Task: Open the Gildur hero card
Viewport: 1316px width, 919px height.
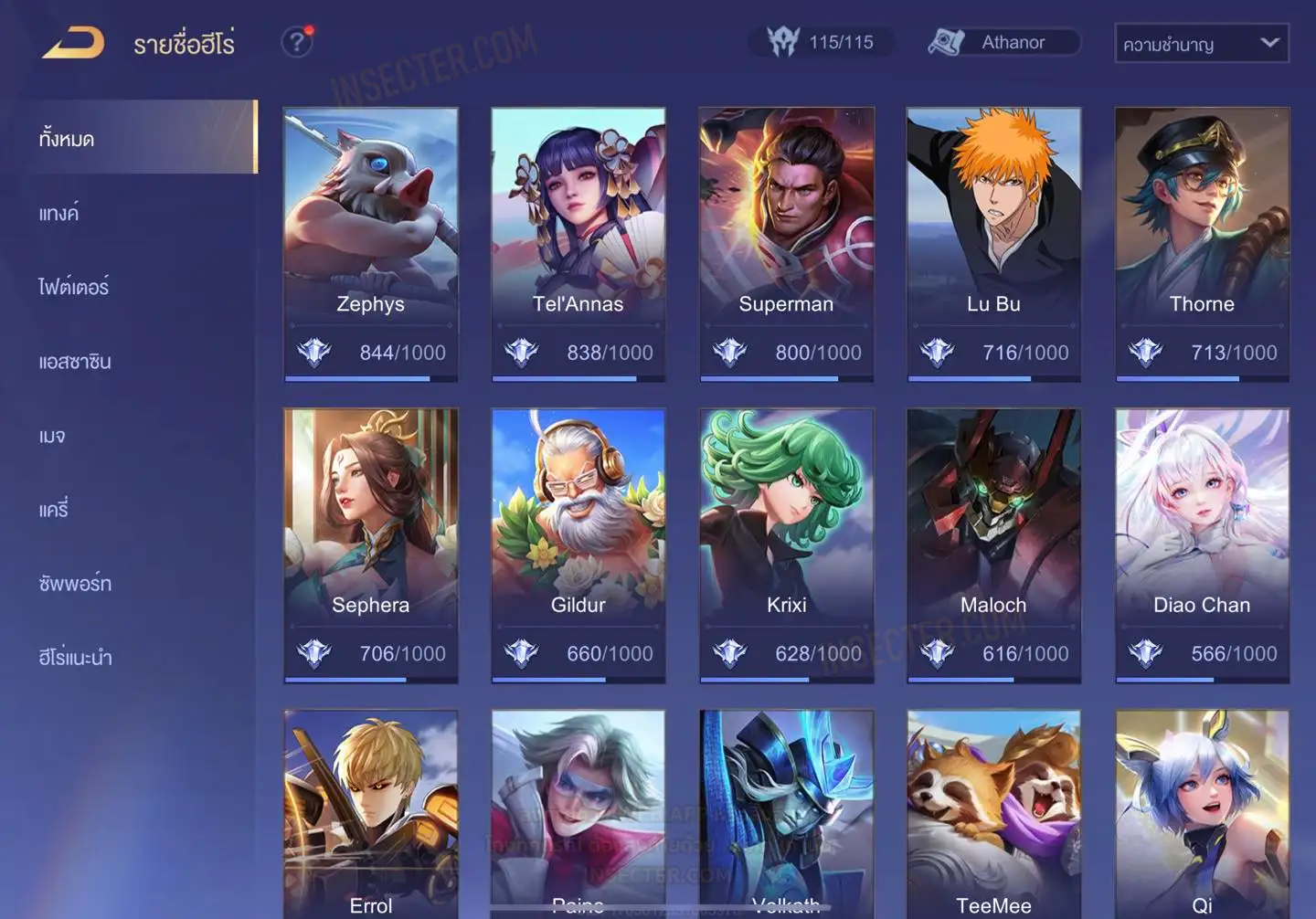Action: 578,545
